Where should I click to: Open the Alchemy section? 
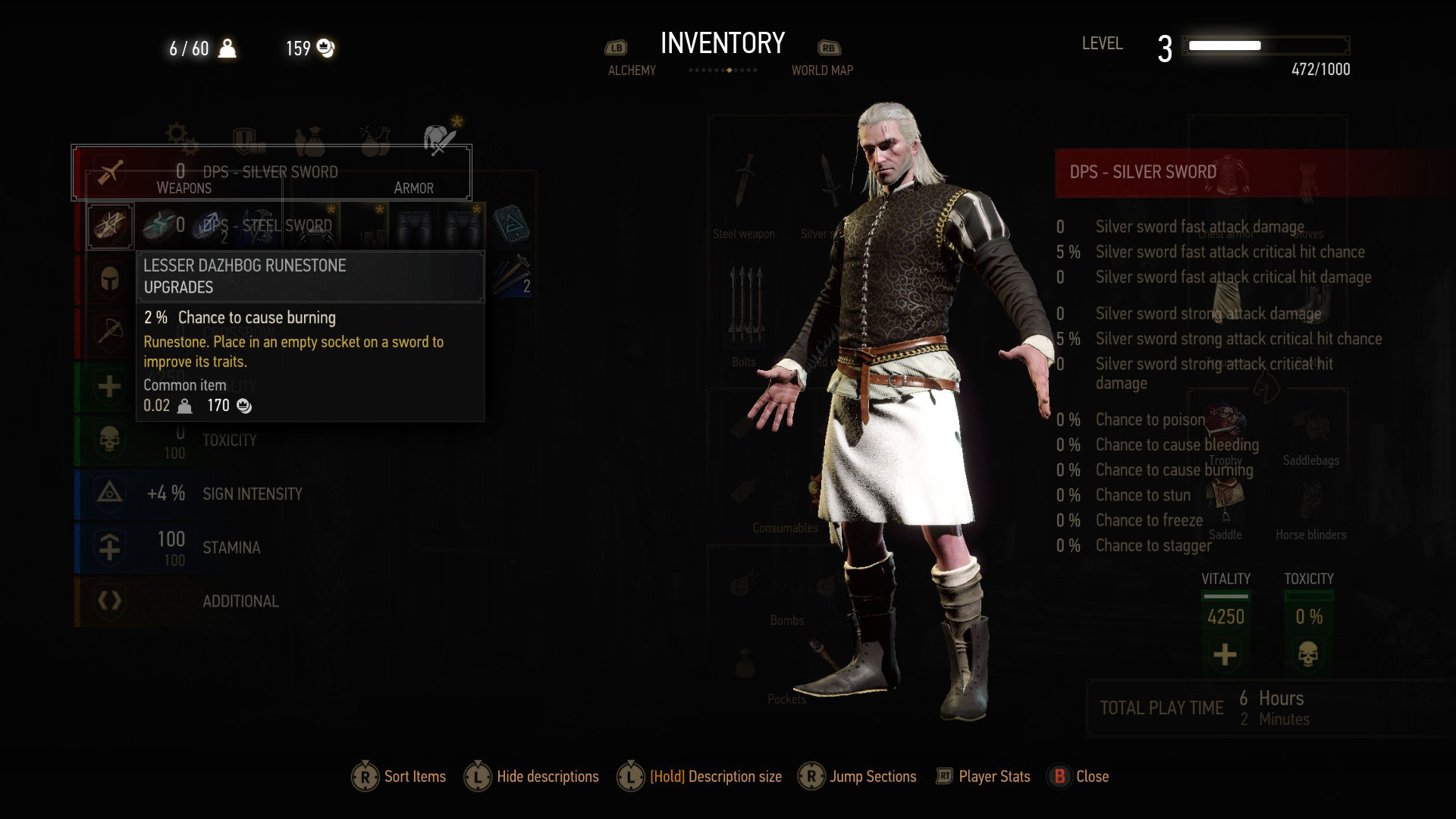click(632, 70)
